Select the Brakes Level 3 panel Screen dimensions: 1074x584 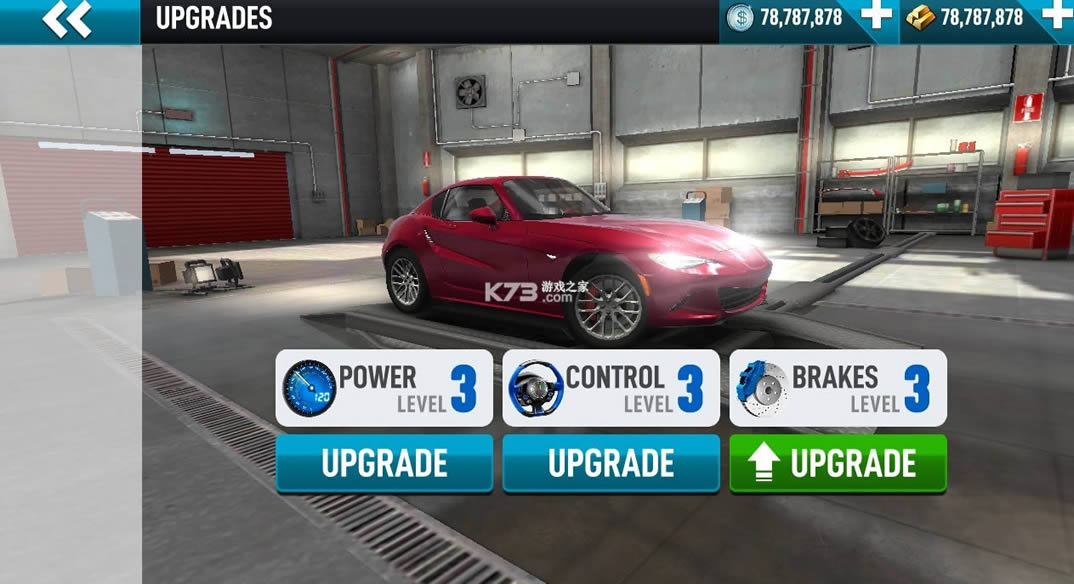pyautogui.click(x=838, y=388)
